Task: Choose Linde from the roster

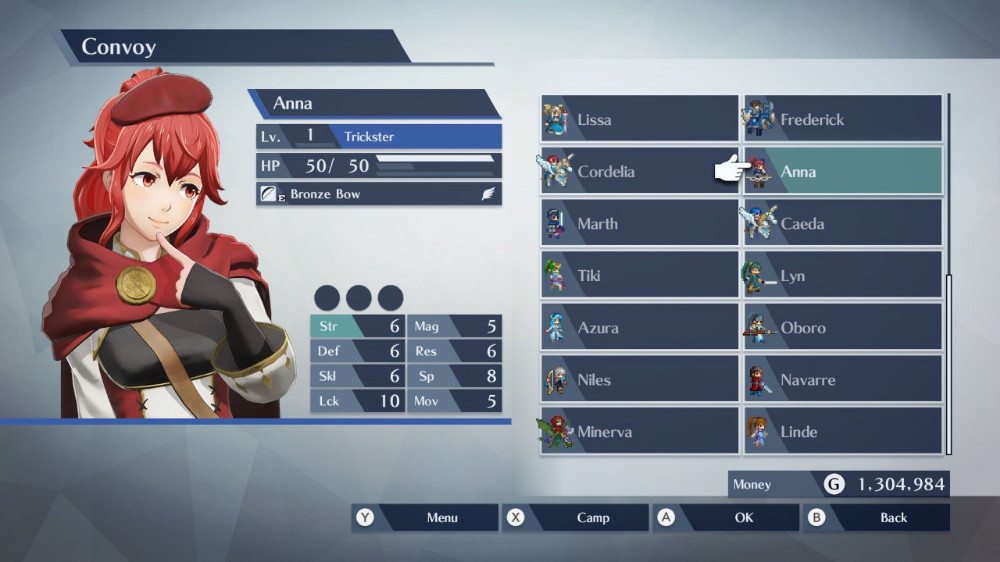Action: pyautogui.click(x=842, y=431)
